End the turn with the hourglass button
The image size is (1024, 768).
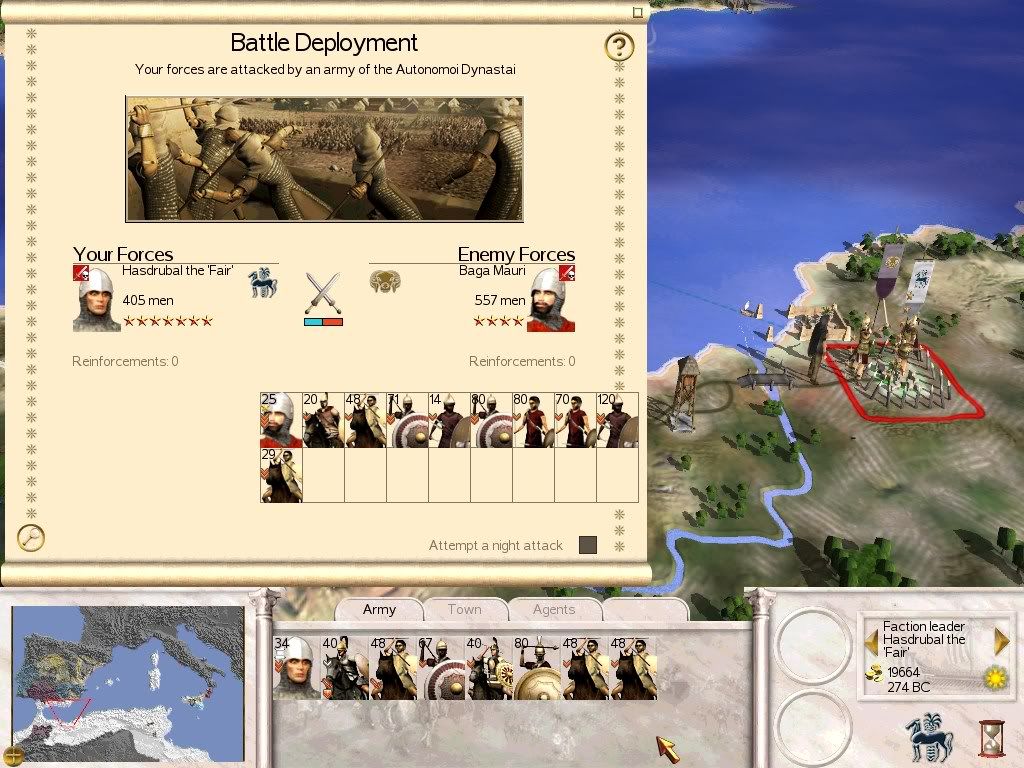click(x=991, y=737)
